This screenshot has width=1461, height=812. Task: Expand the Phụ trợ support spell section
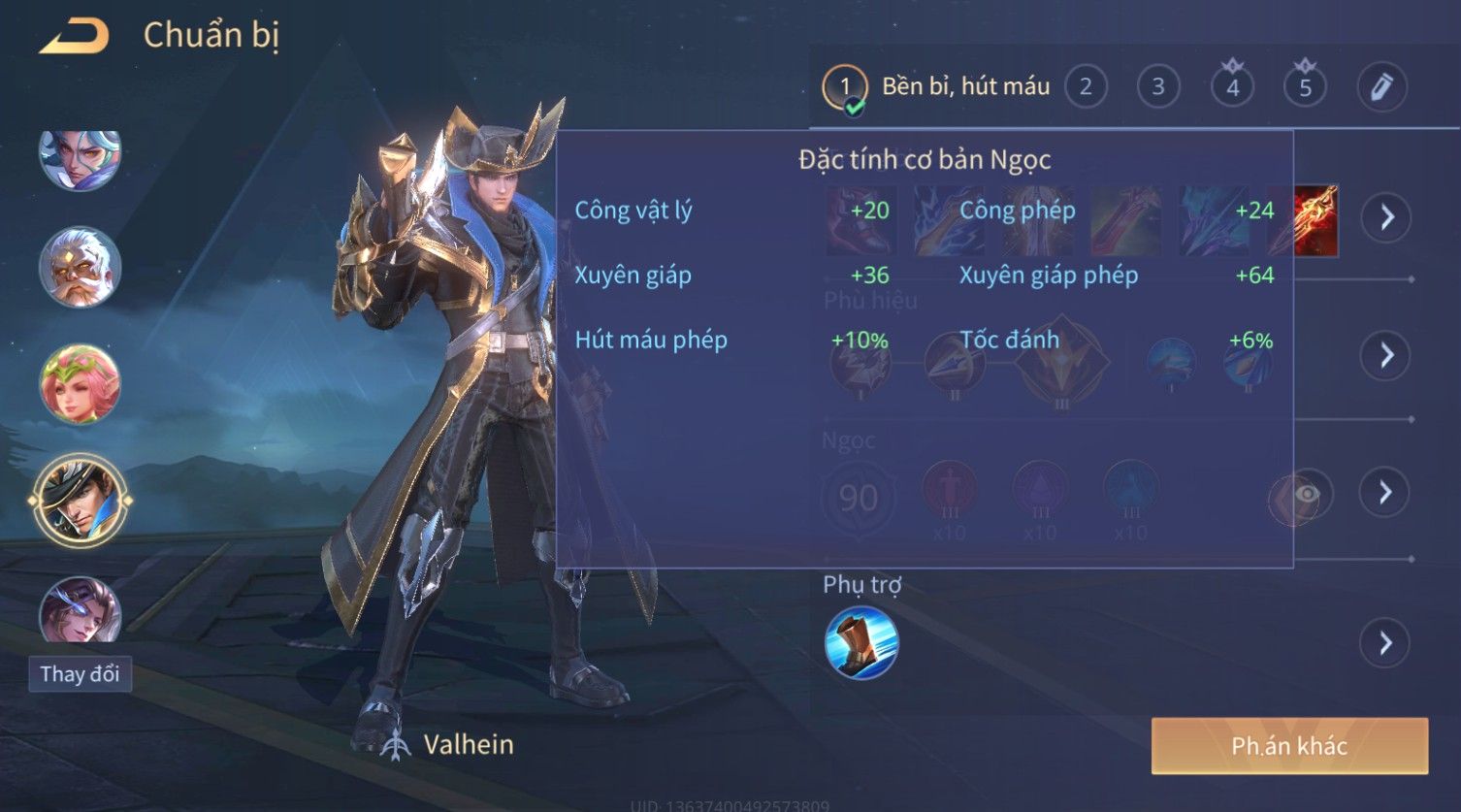point(1386,642)
